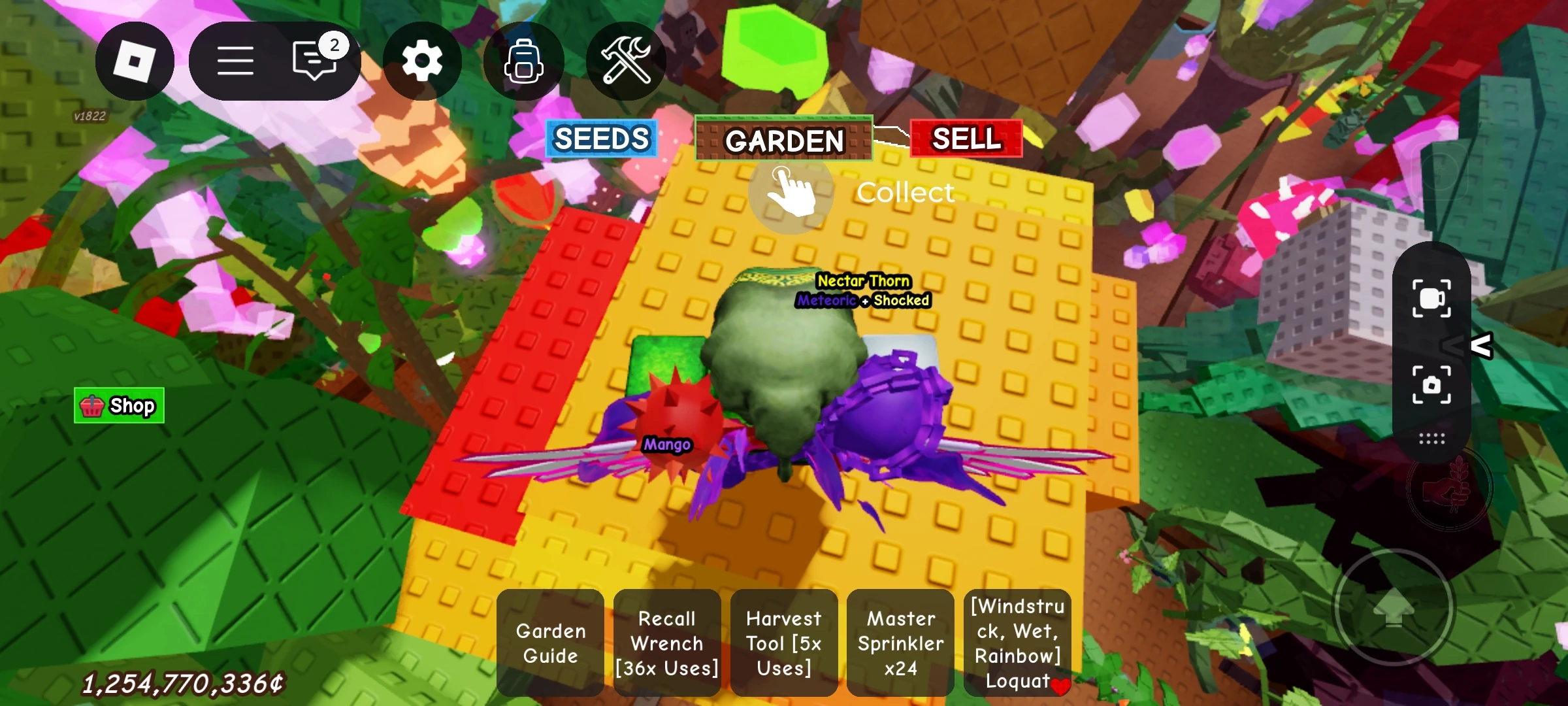Screen dimensions: 1568x706
Task: Open the backpack inventory
Action: [x=523, y=61]
